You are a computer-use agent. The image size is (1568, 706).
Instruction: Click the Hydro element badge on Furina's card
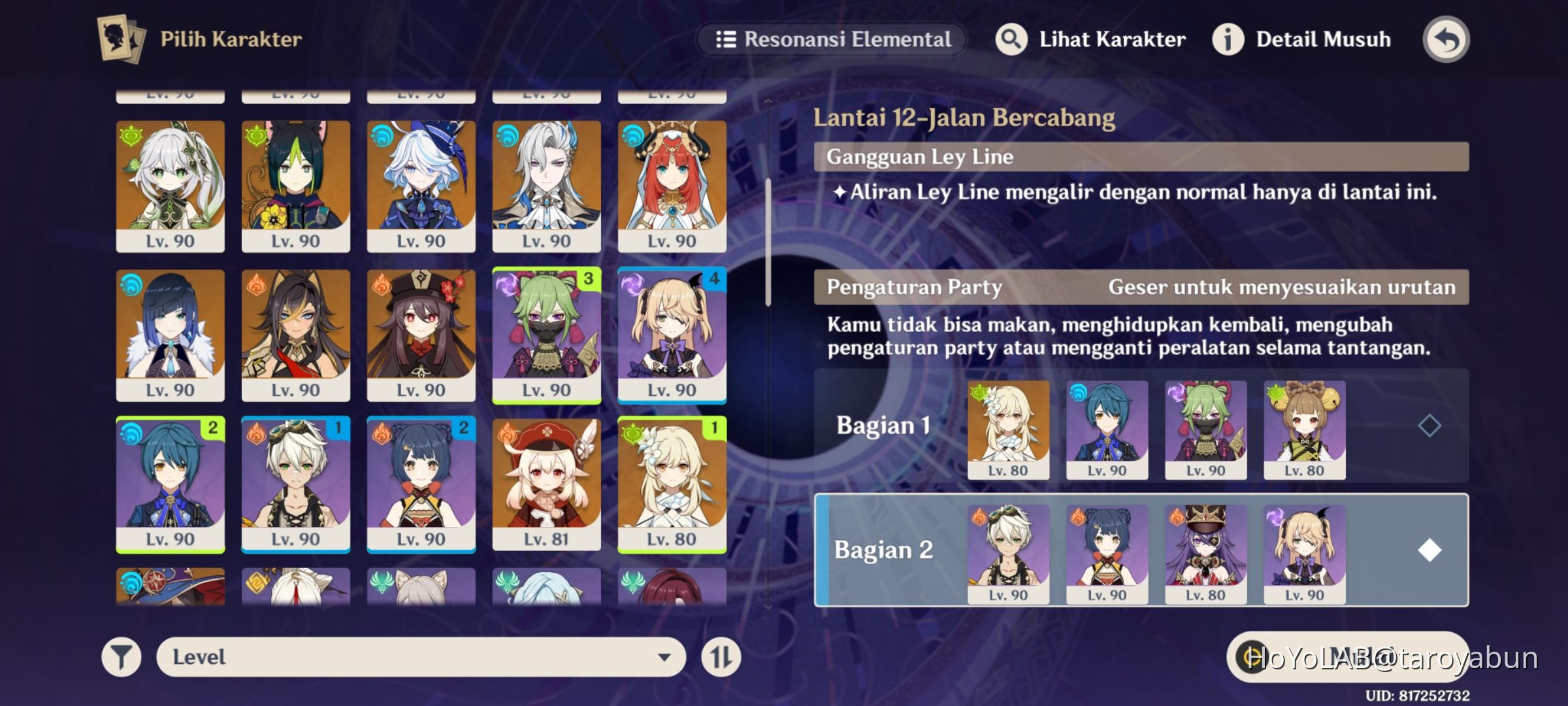pyautogui.click(x=381, y=136)
